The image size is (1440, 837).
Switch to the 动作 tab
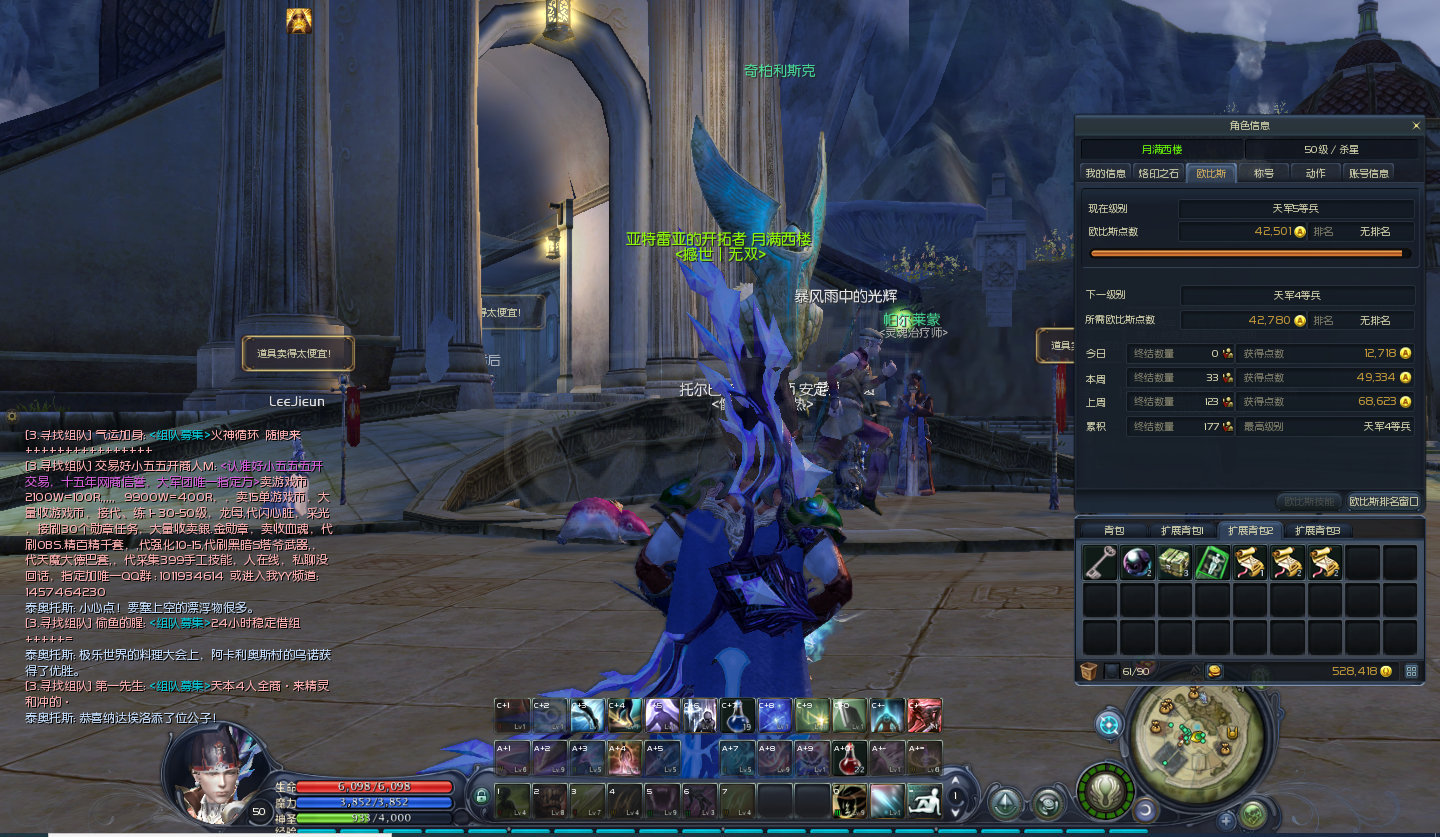[1315, 173]
